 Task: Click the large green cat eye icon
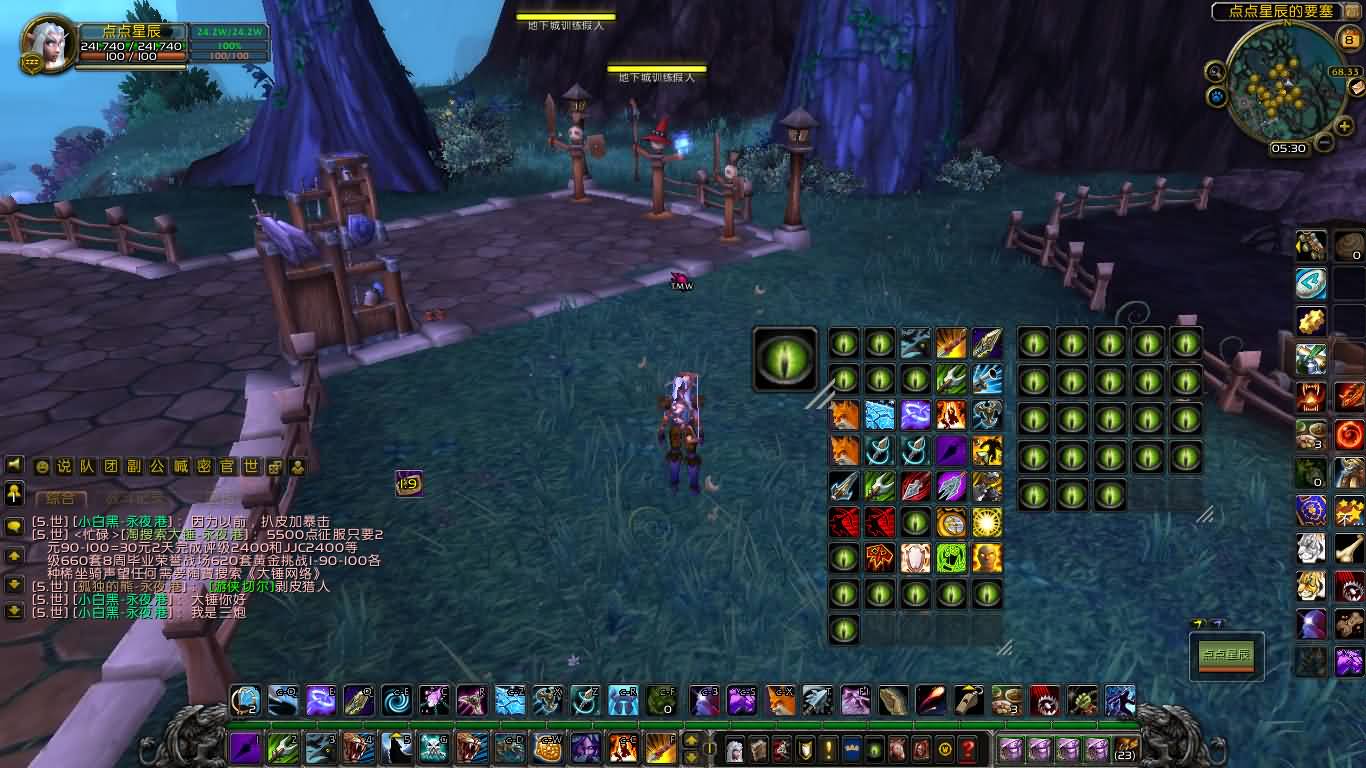pyautogui.click(x=785, y=360)
